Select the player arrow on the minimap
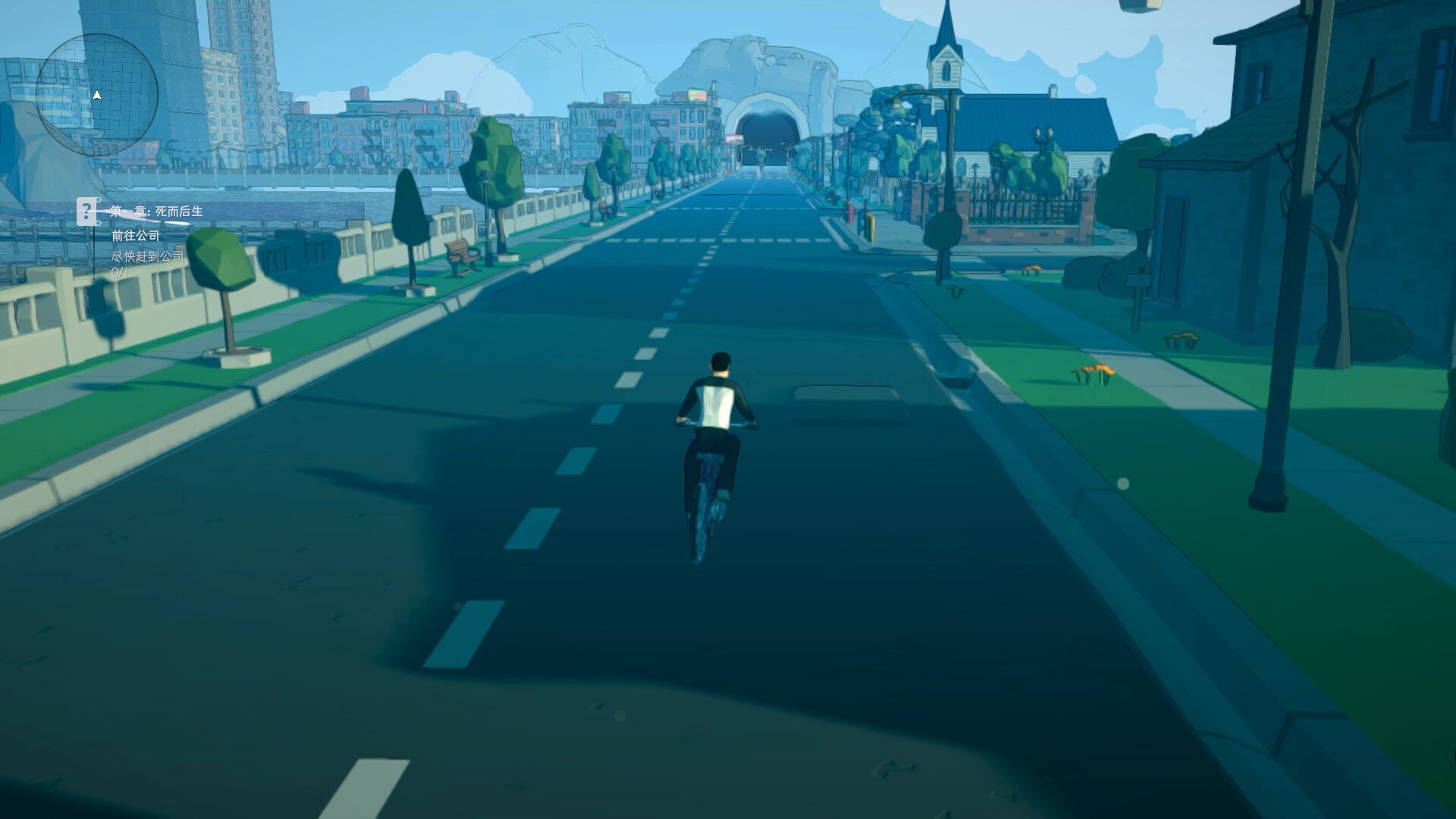This screenshot has height=819, width=1456. 97,96
